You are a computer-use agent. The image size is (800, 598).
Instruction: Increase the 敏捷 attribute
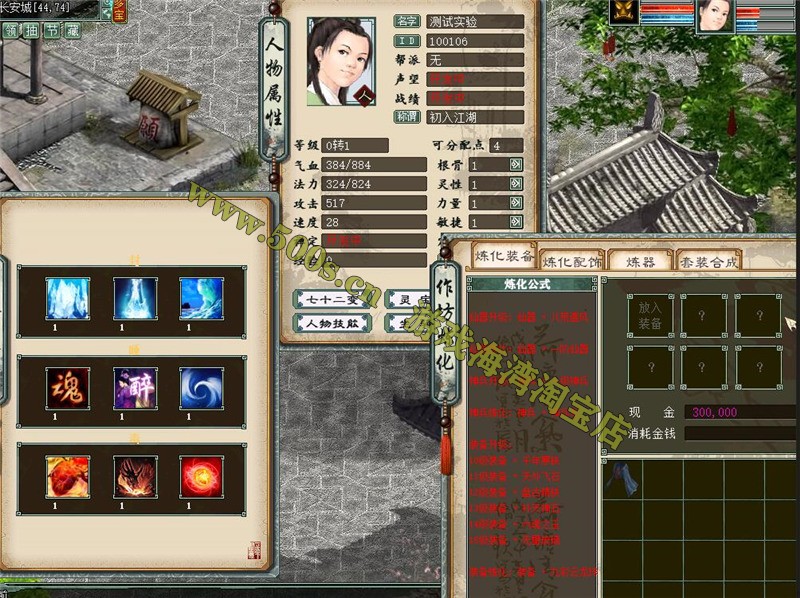point(516,221)
